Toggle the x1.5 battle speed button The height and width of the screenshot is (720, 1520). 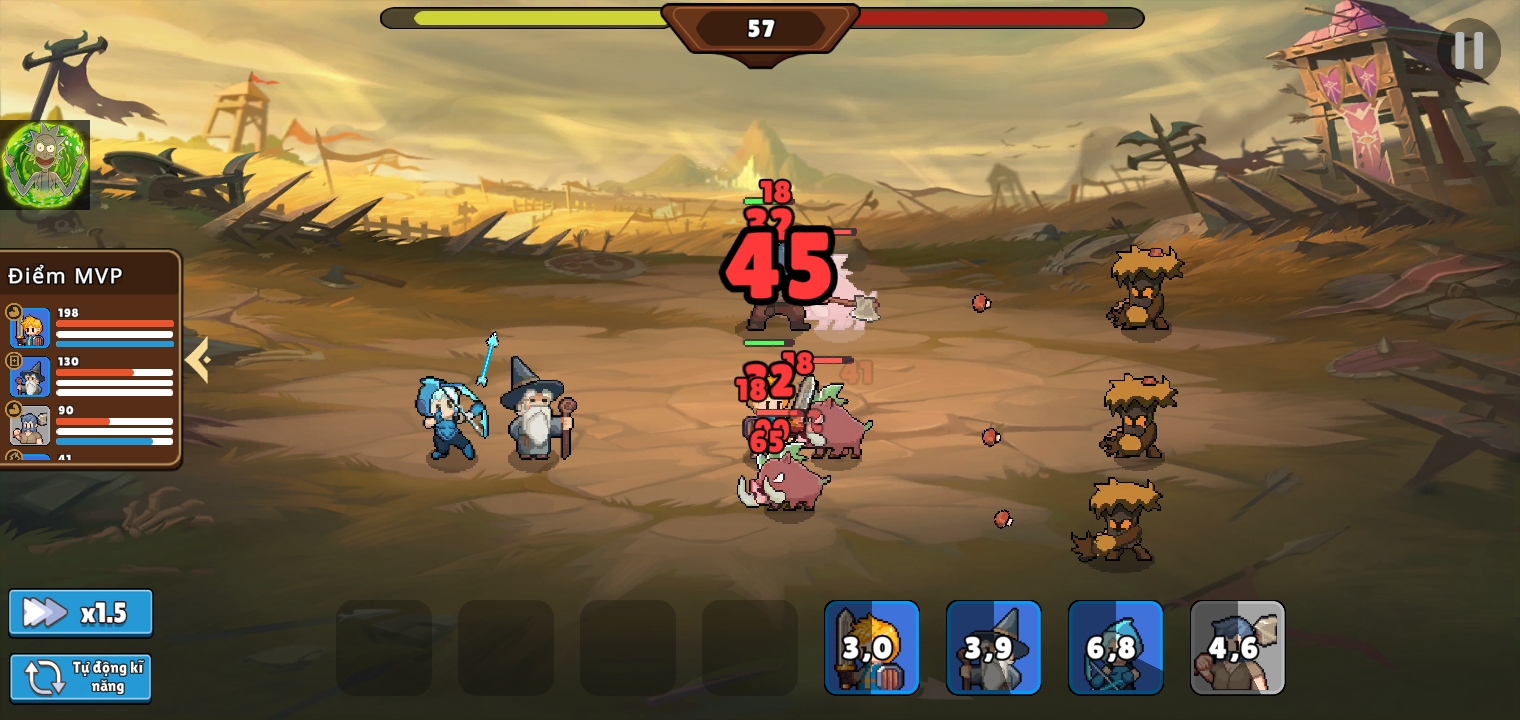[81, 612]
